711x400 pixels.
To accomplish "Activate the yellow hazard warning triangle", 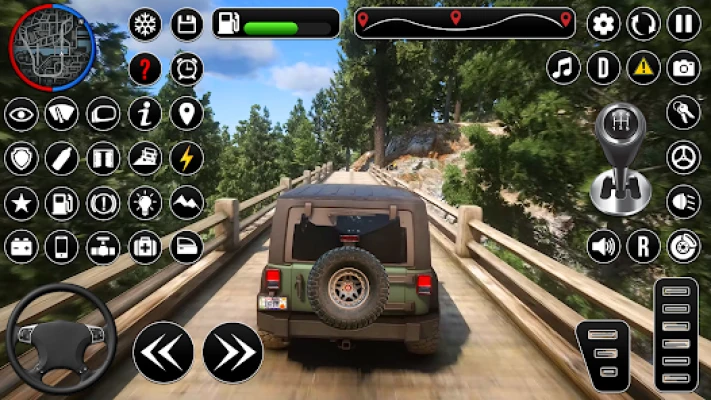I will coord(643,68).
